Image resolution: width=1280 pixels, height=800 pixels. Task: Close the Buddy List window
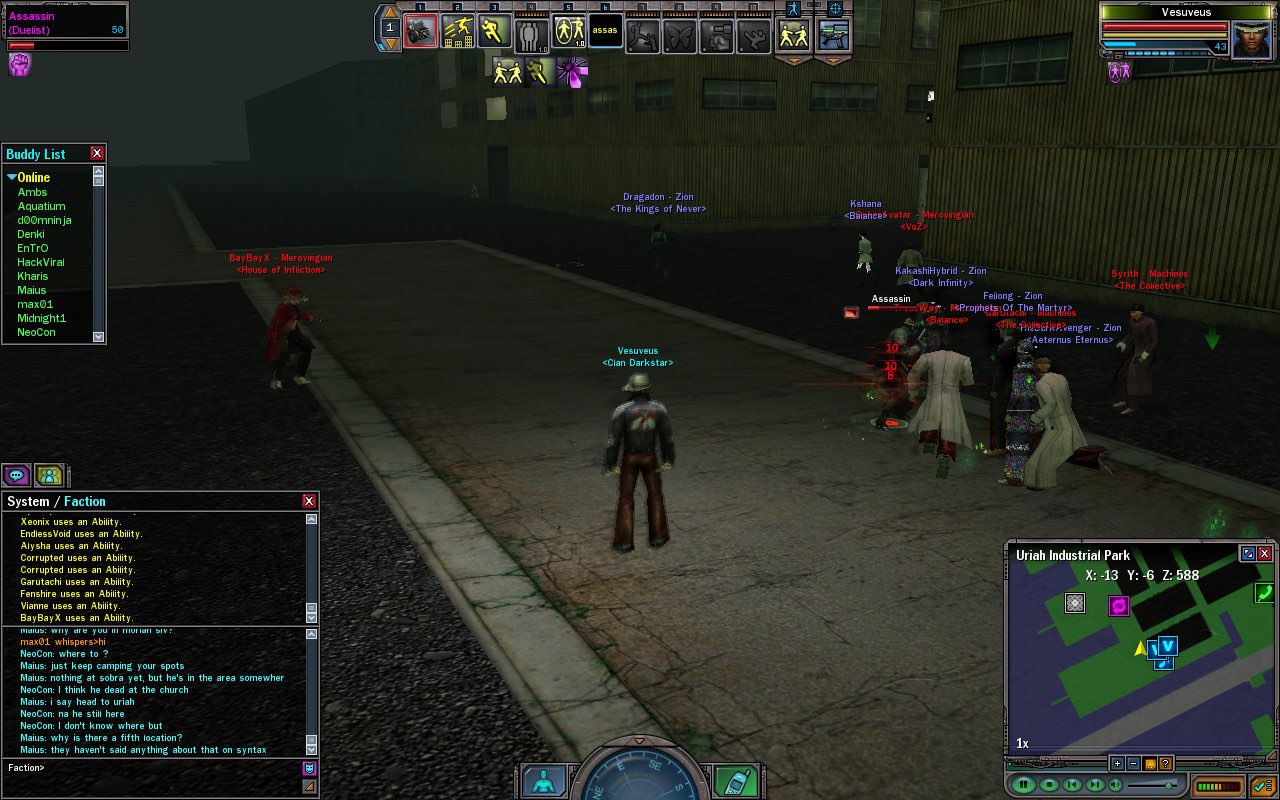97,153
